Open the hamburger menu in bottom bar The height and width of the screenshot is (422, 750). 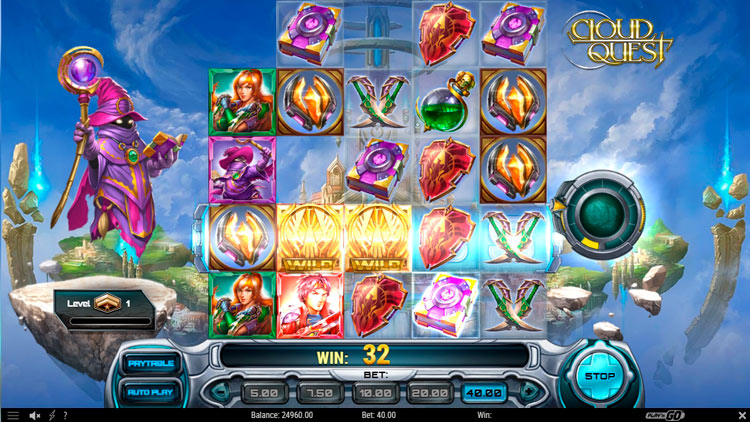(x=13, y=414)
